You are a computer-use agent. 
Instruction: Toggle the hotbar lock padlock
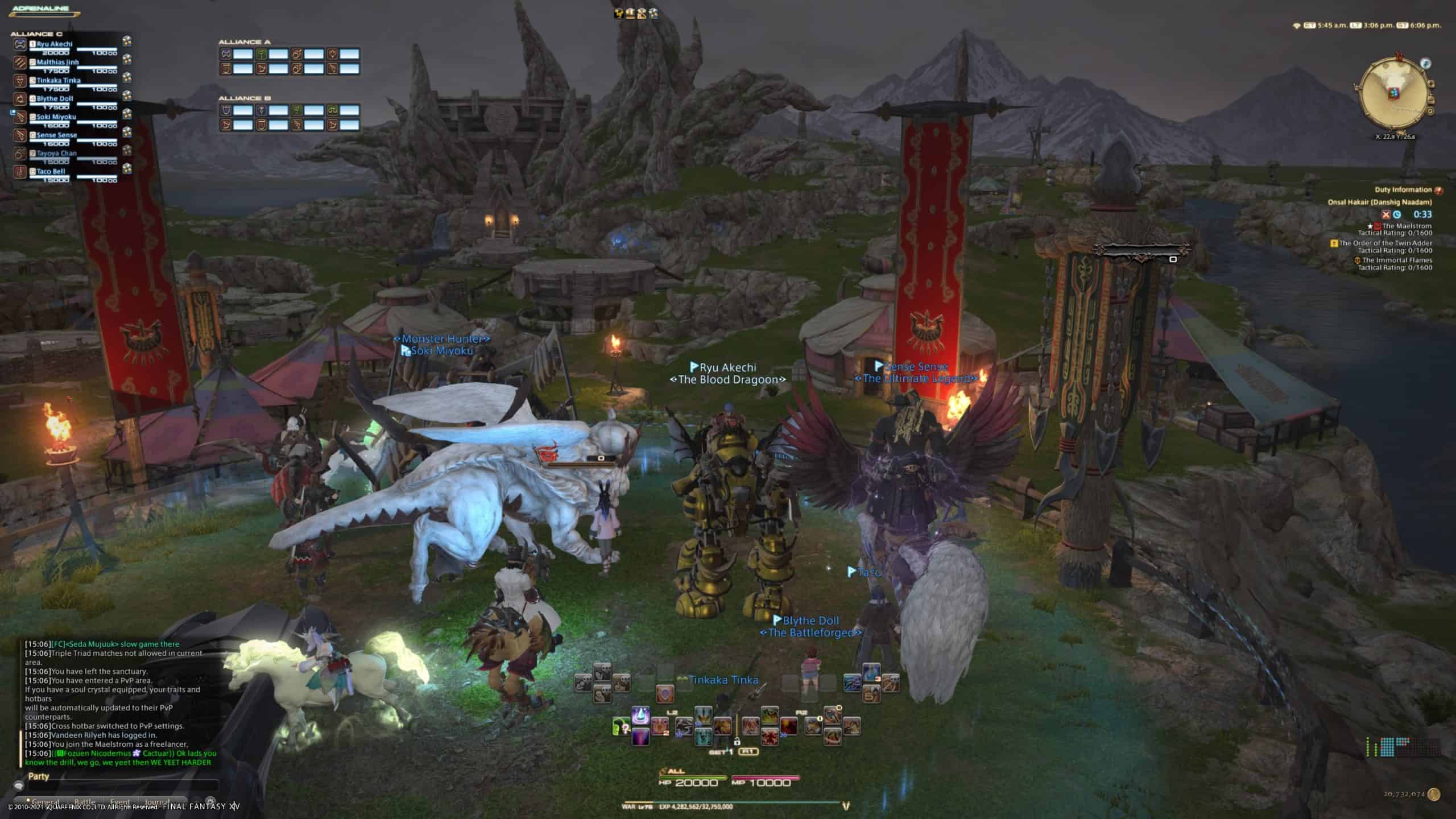point(737,741)
